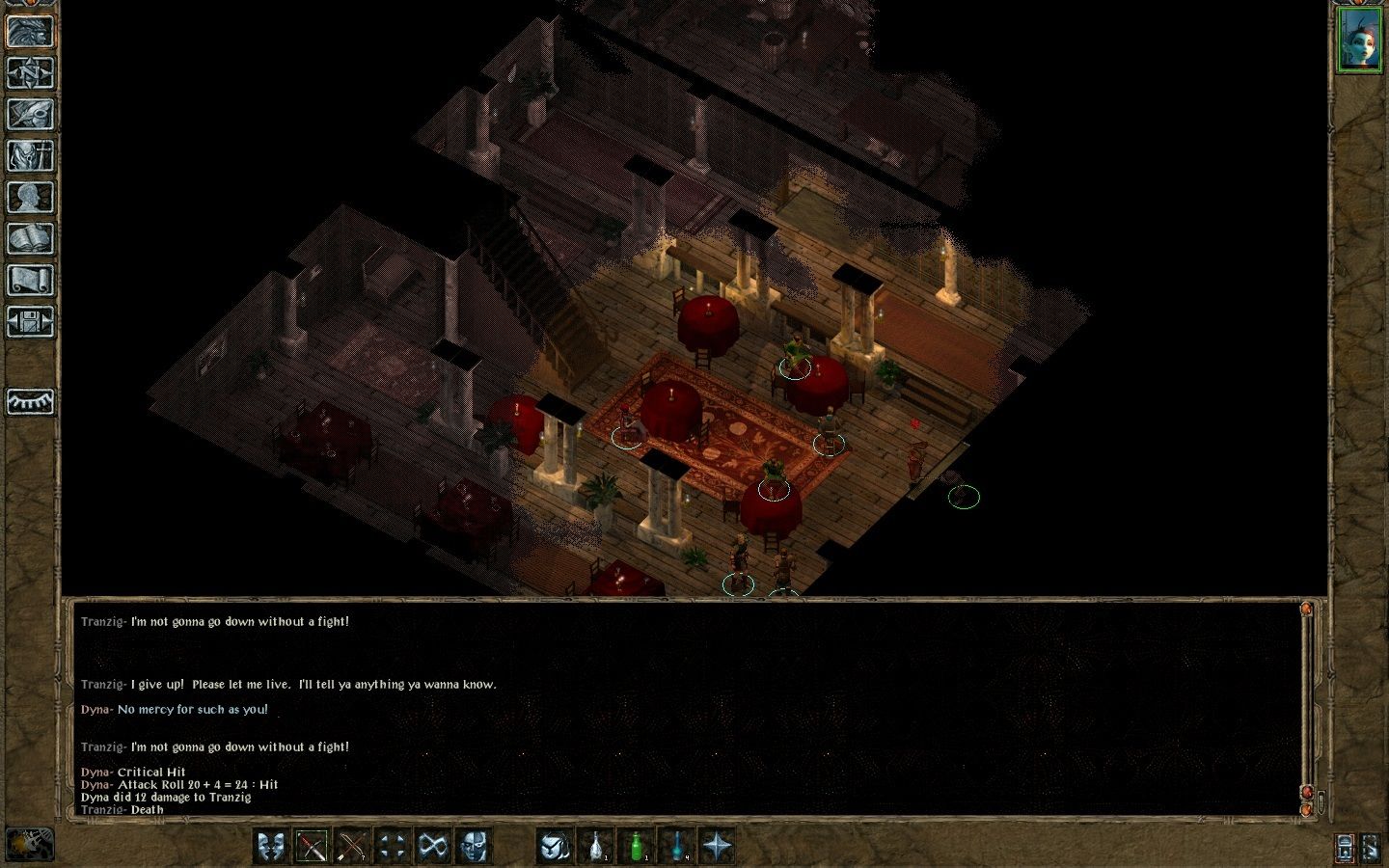Viewport: 1389px width, 868px height.
Task: Activate the talk masks action
Action: tap(272, 847)
